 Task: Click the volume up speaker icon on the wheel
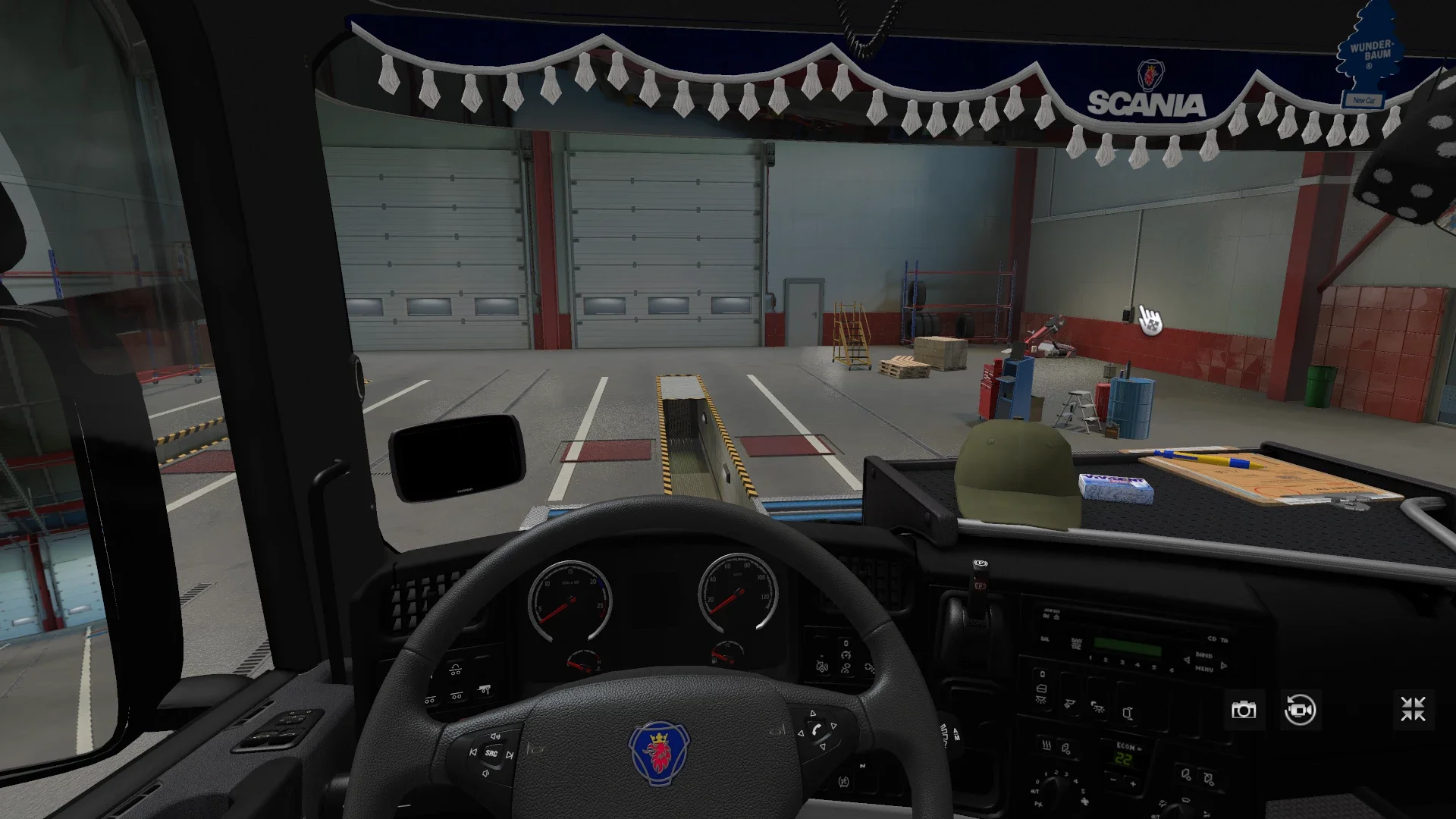tap(495, 736)
